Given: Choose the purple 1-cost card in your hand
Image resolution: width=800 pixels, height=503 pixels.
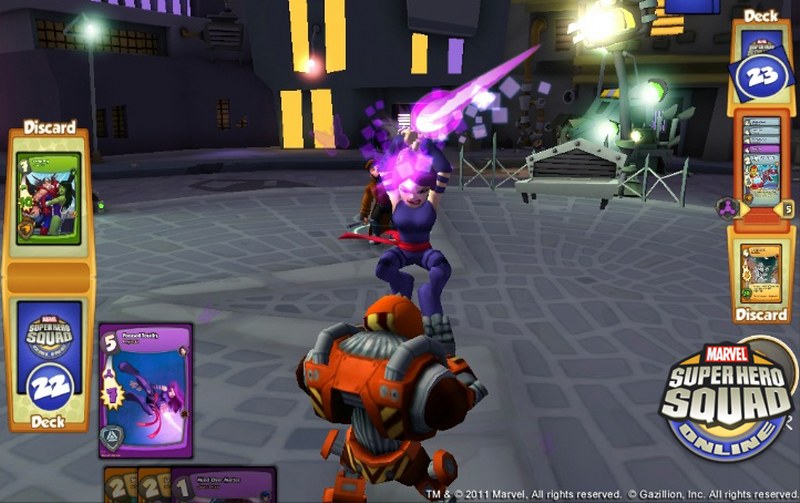Looking at the screenshot, I should click(x=225, y=485).
